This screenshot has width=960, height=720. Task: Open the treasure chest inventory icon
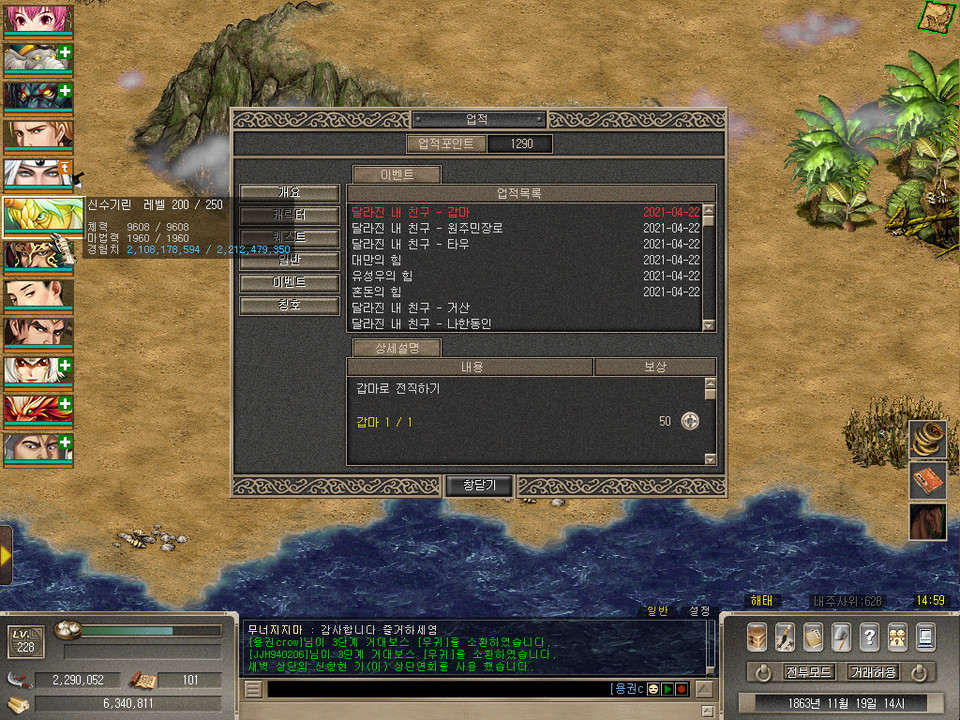(757, 636)
